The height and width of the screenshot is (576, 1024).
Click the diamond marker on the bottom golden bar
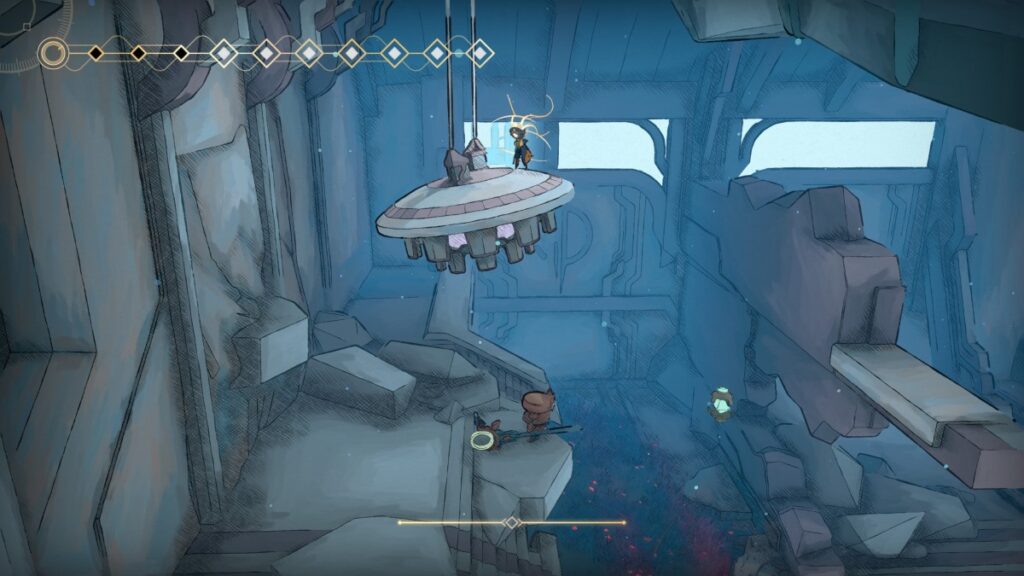[512, 522]
